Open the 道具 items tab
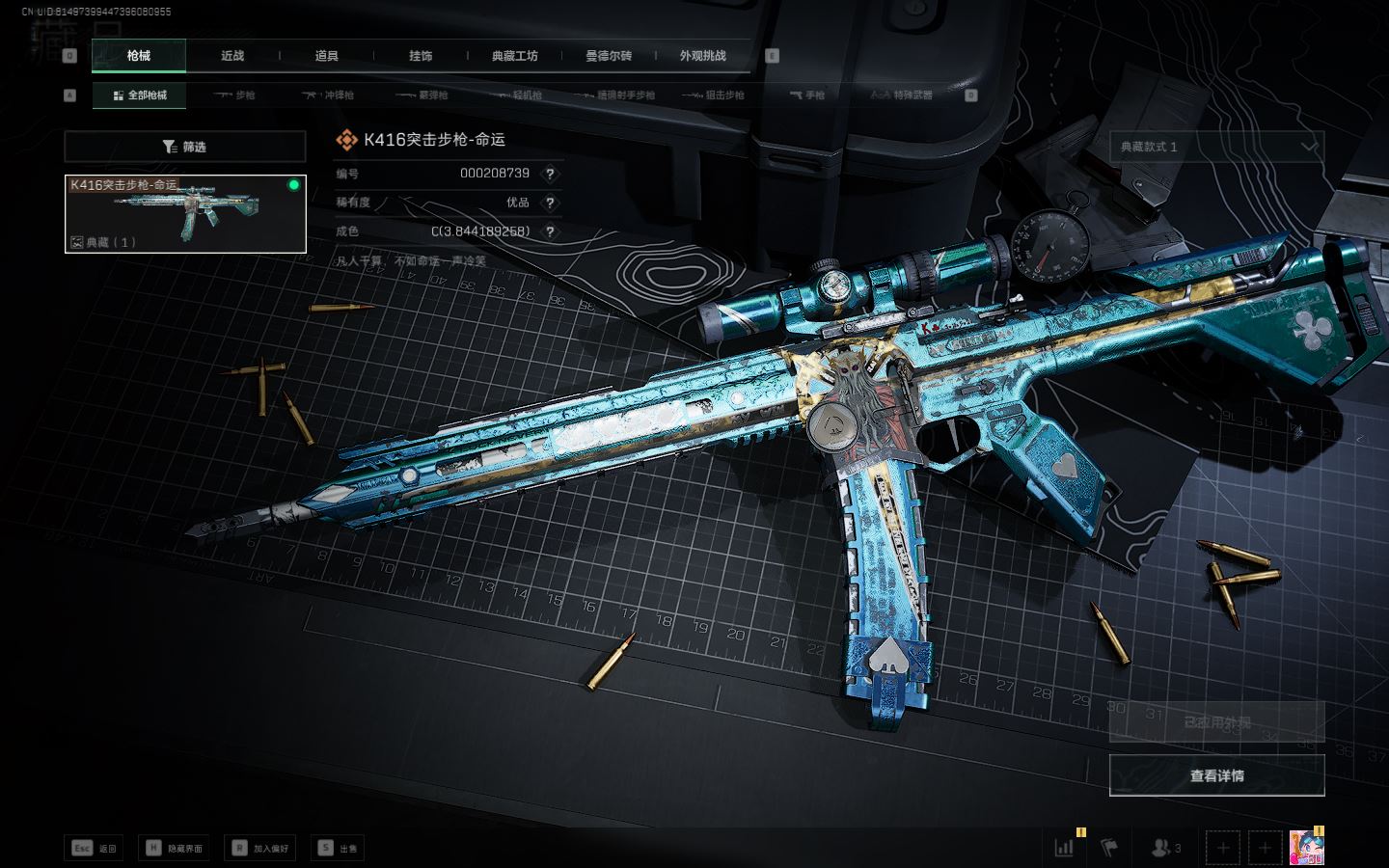The width and height of the screenshot is (1389, 868). click(326, 56)
